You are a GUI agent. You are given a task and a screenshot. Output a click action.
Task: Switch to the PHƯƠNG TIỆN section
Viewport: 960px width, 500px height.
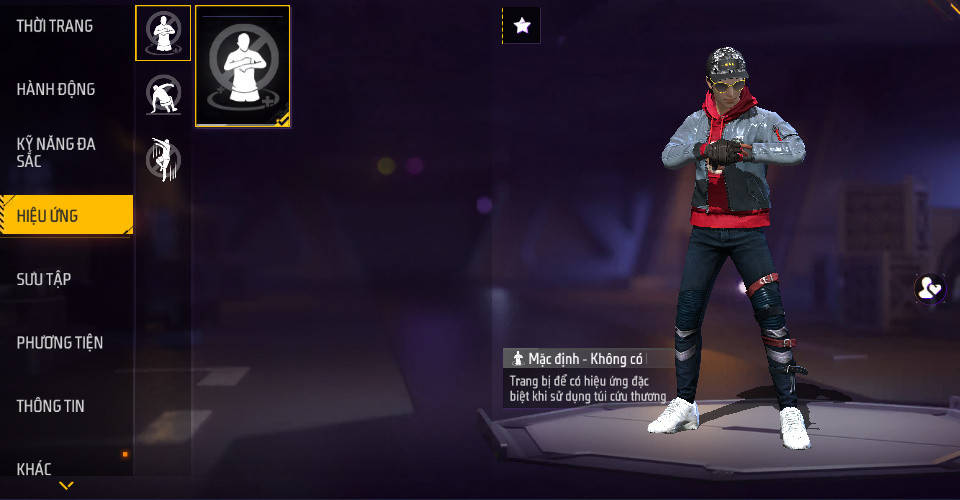point(60,342)
